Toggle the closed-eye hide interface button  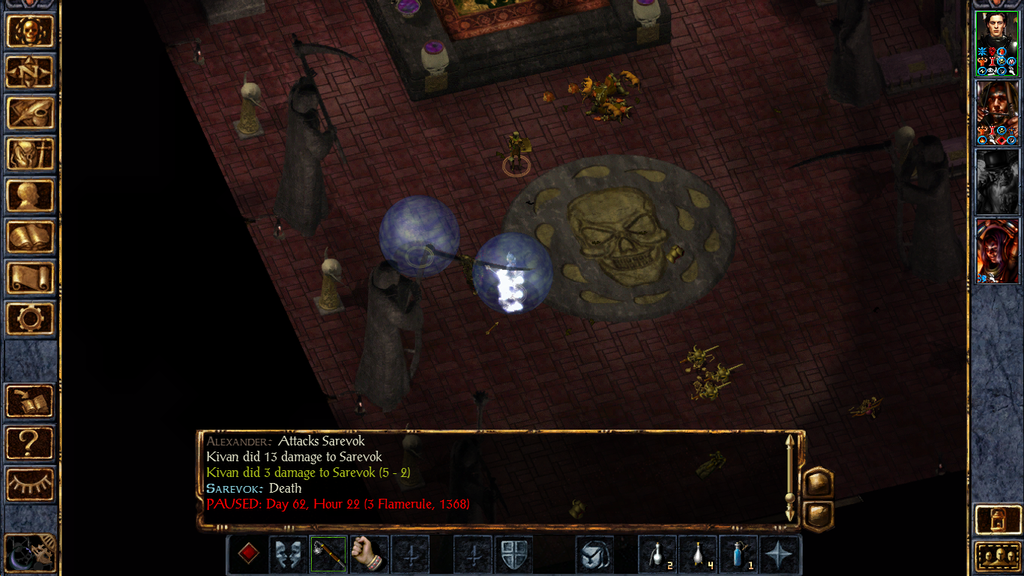(30, 484)
